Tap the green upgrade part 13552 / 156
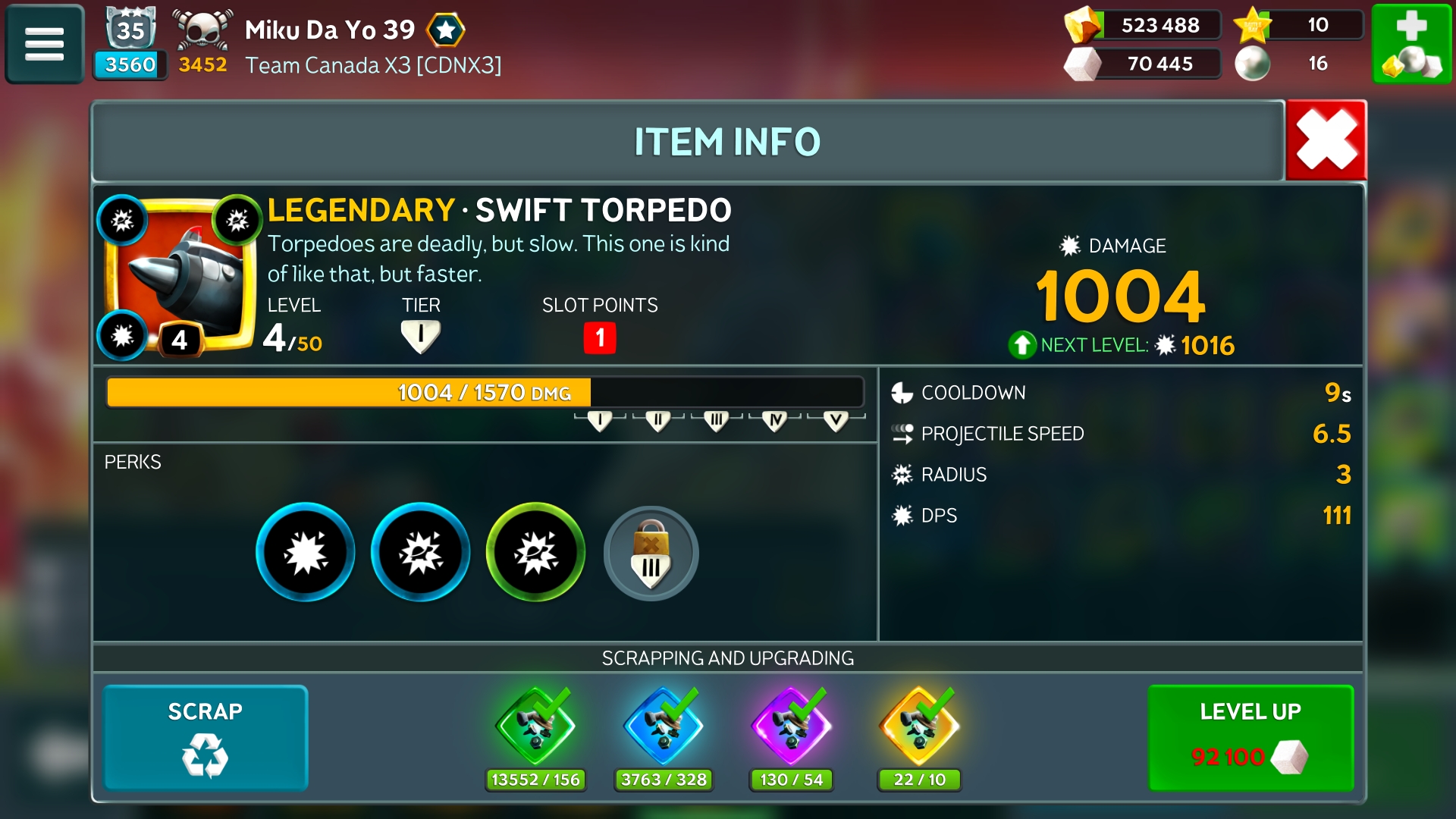The height and width of the screenshot is (819, 1456). point(535,728)
